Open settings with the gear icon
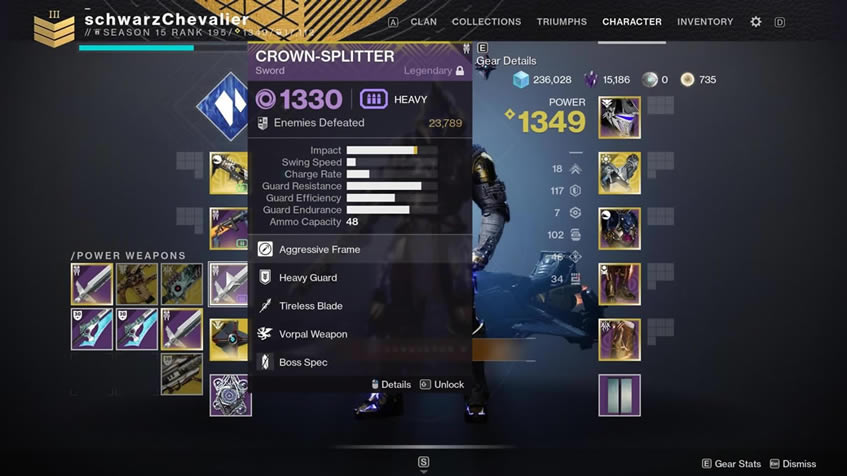Screen dimensions: 847x476 point(756,22)
